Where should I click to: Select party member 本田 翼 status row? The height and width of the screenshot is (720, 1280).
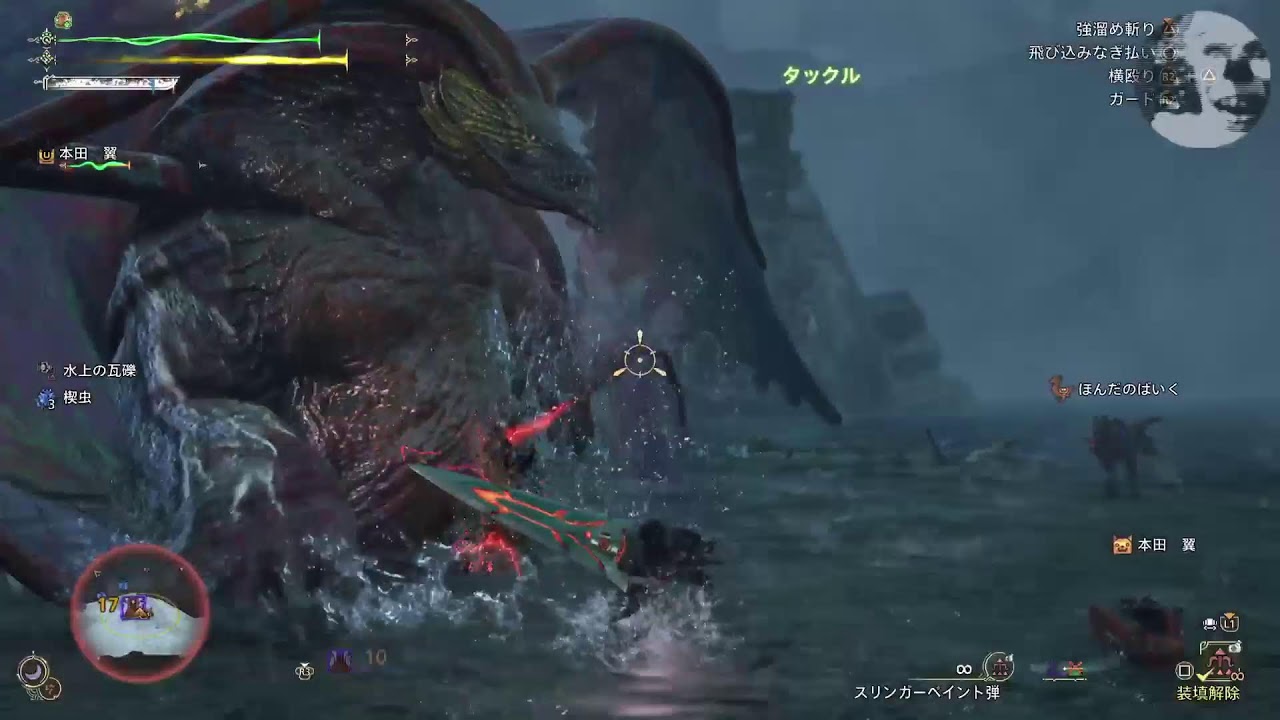tap(86, 156)
